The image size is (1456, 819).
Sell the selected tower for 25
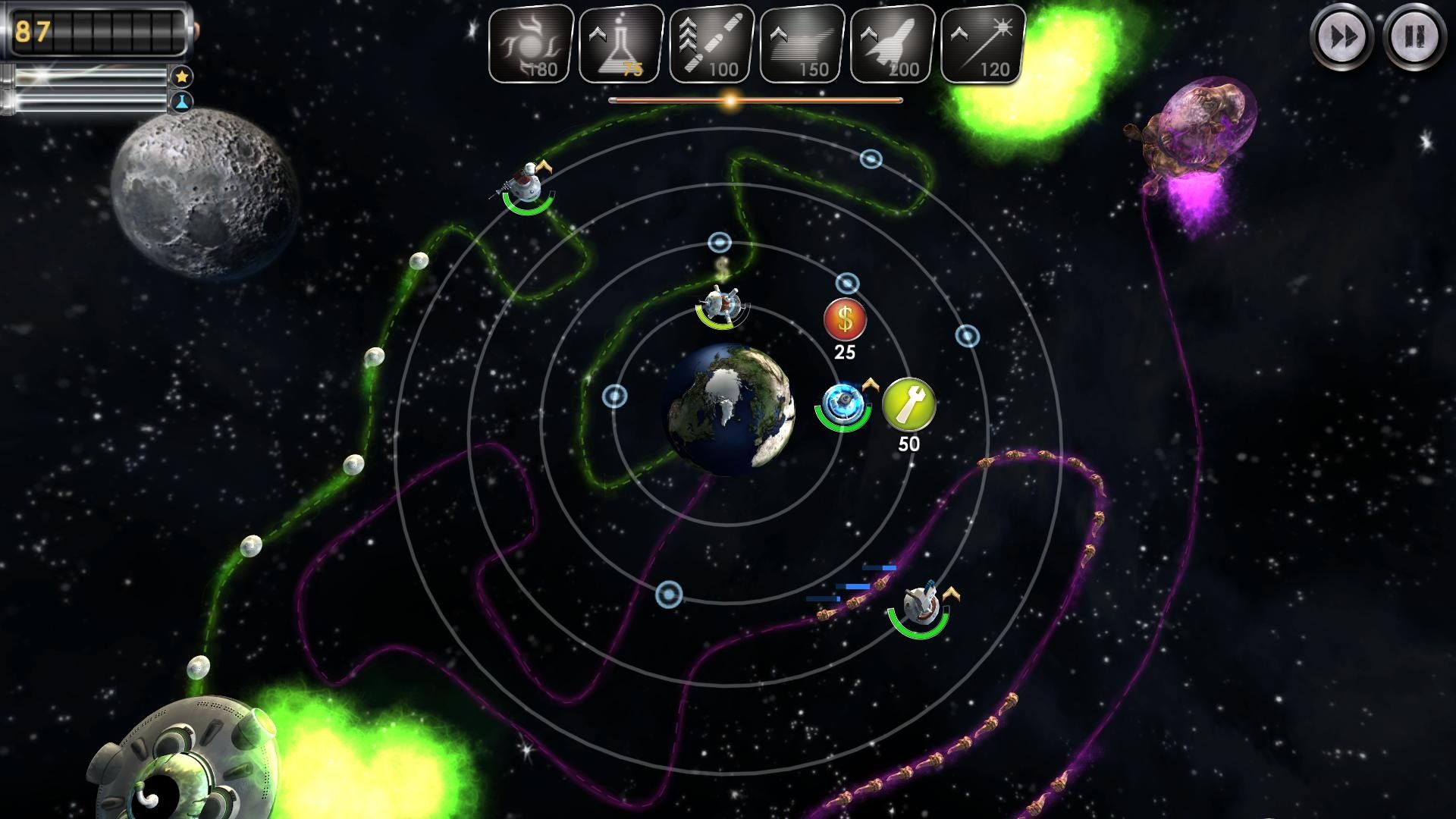pos(845,320)
